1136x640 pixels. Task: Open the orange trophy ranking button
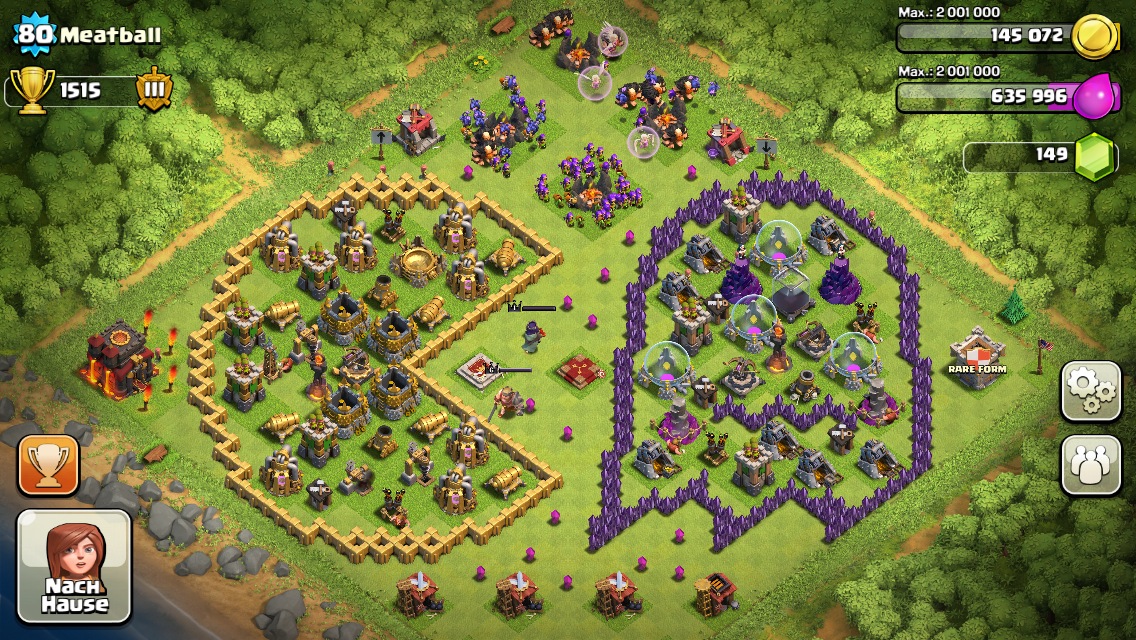(x=48, y=465)
